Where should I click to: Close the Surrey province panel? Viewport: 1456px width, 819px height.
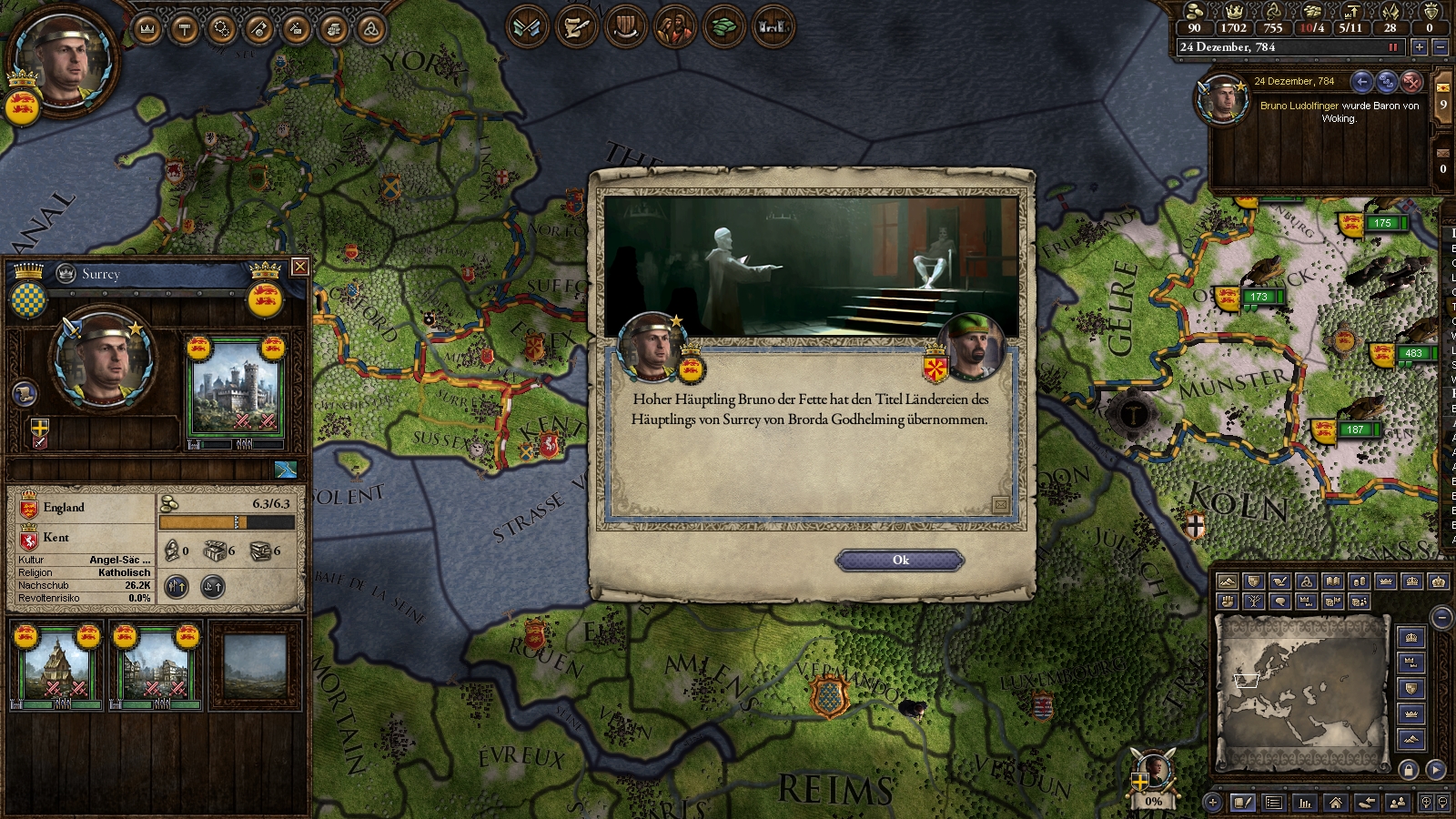pos(299,267)
